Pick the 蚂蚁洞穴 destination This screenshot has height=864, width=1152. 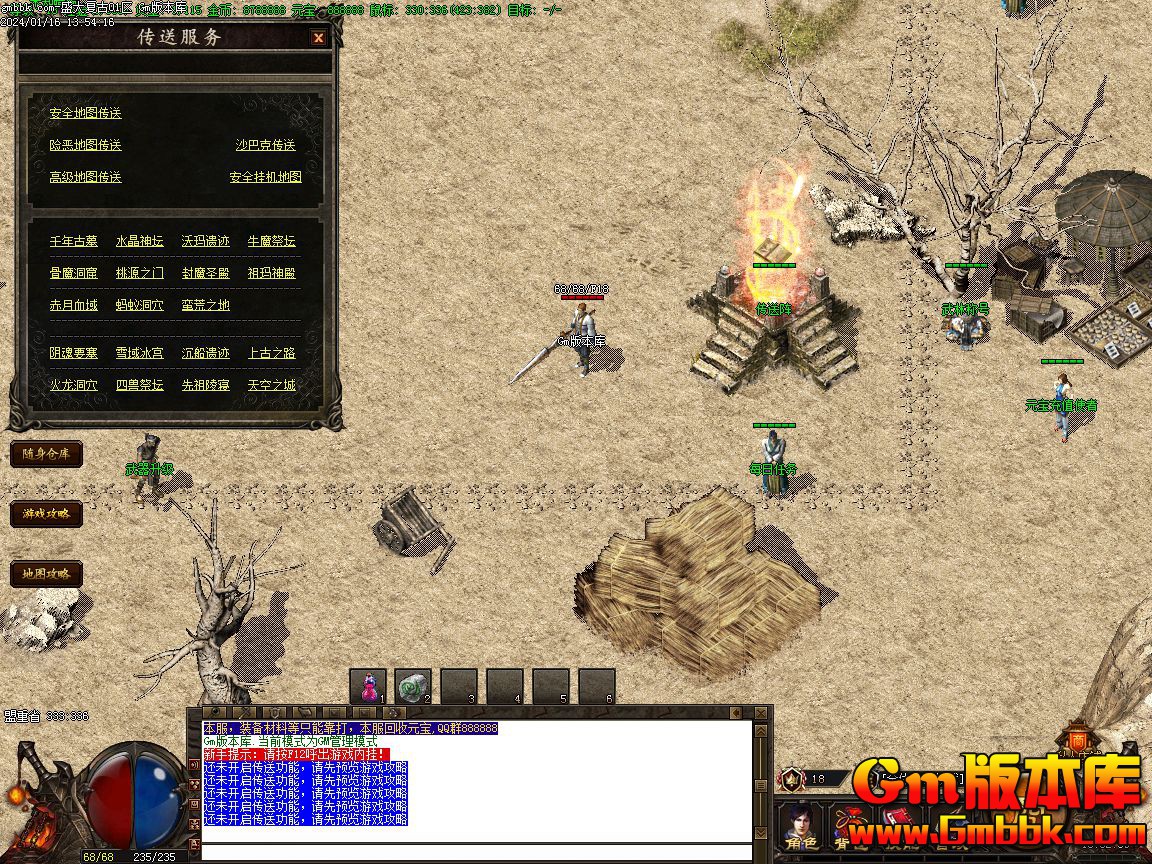[x=139, y=305]
